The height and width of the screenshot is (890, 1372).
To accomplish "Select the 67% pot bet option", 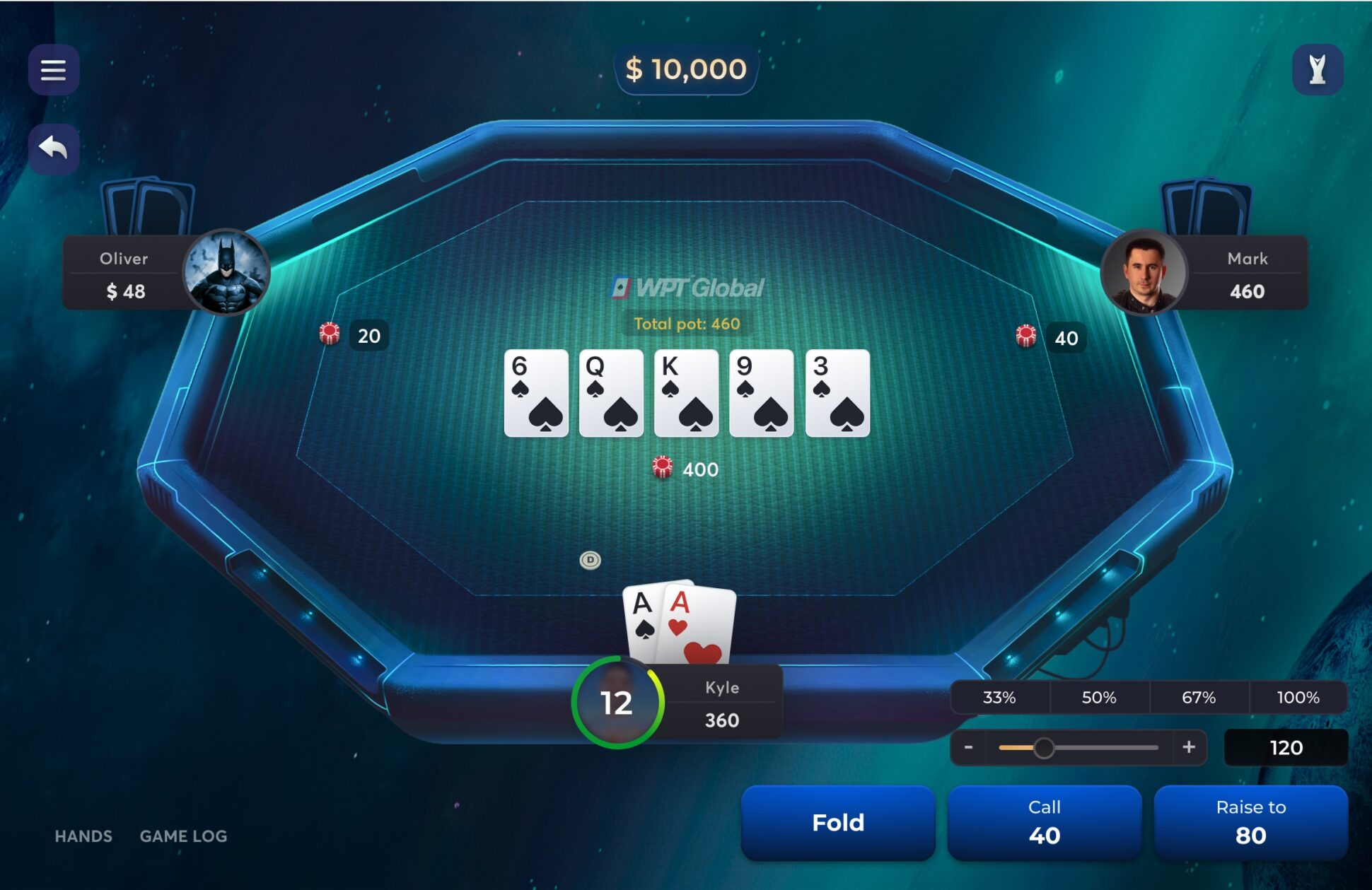I will tap(1197, 697).
